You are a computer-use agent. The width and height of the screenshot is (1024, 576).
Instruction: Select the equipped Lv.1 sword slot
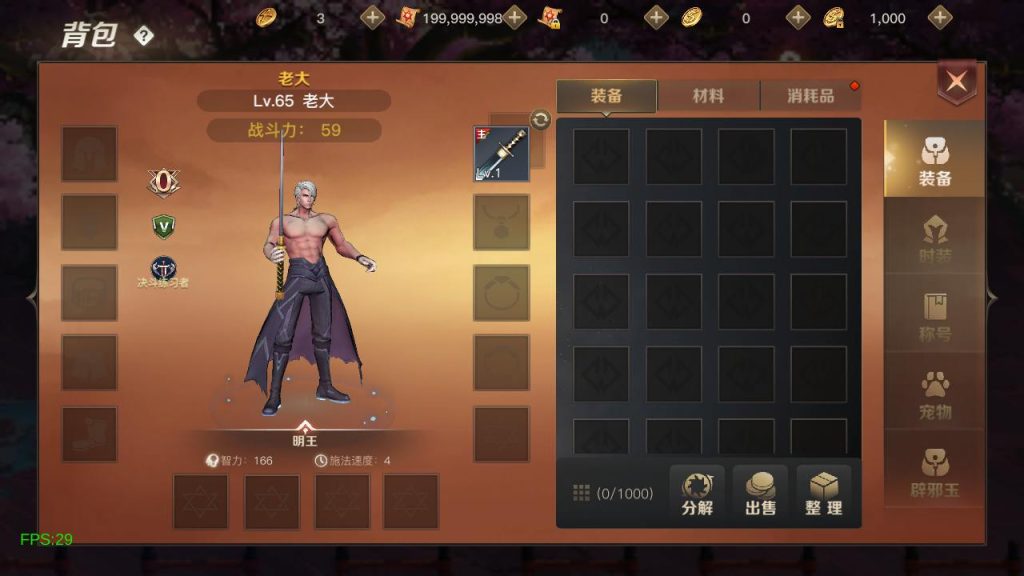coord(501,154)
